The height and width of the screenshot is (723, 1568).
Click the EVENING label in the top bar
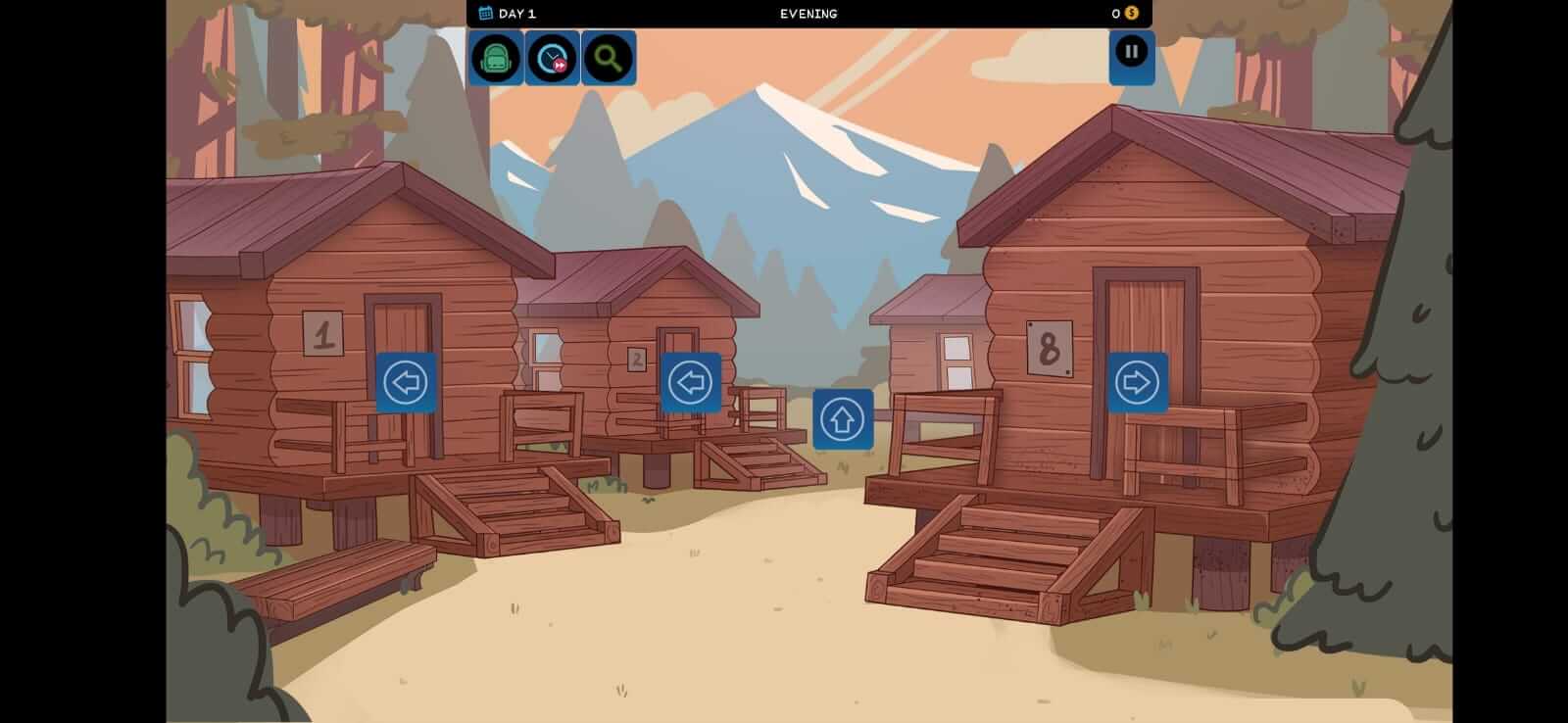tap(808, 13)
